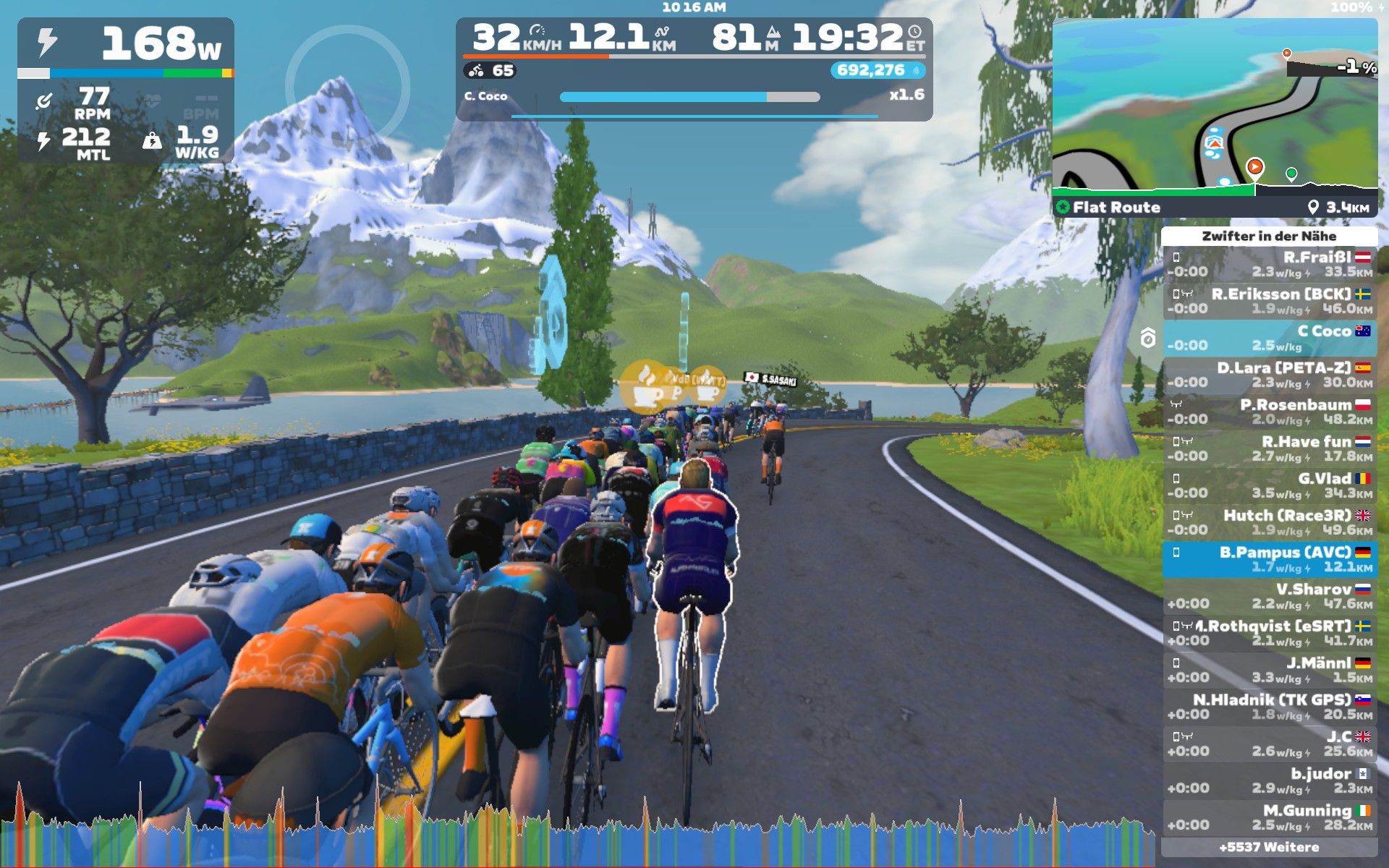Select highlighted B.Pampus (AVC) row
The height and width of the screenshot is (868, 1389).
click(1270, 560)
